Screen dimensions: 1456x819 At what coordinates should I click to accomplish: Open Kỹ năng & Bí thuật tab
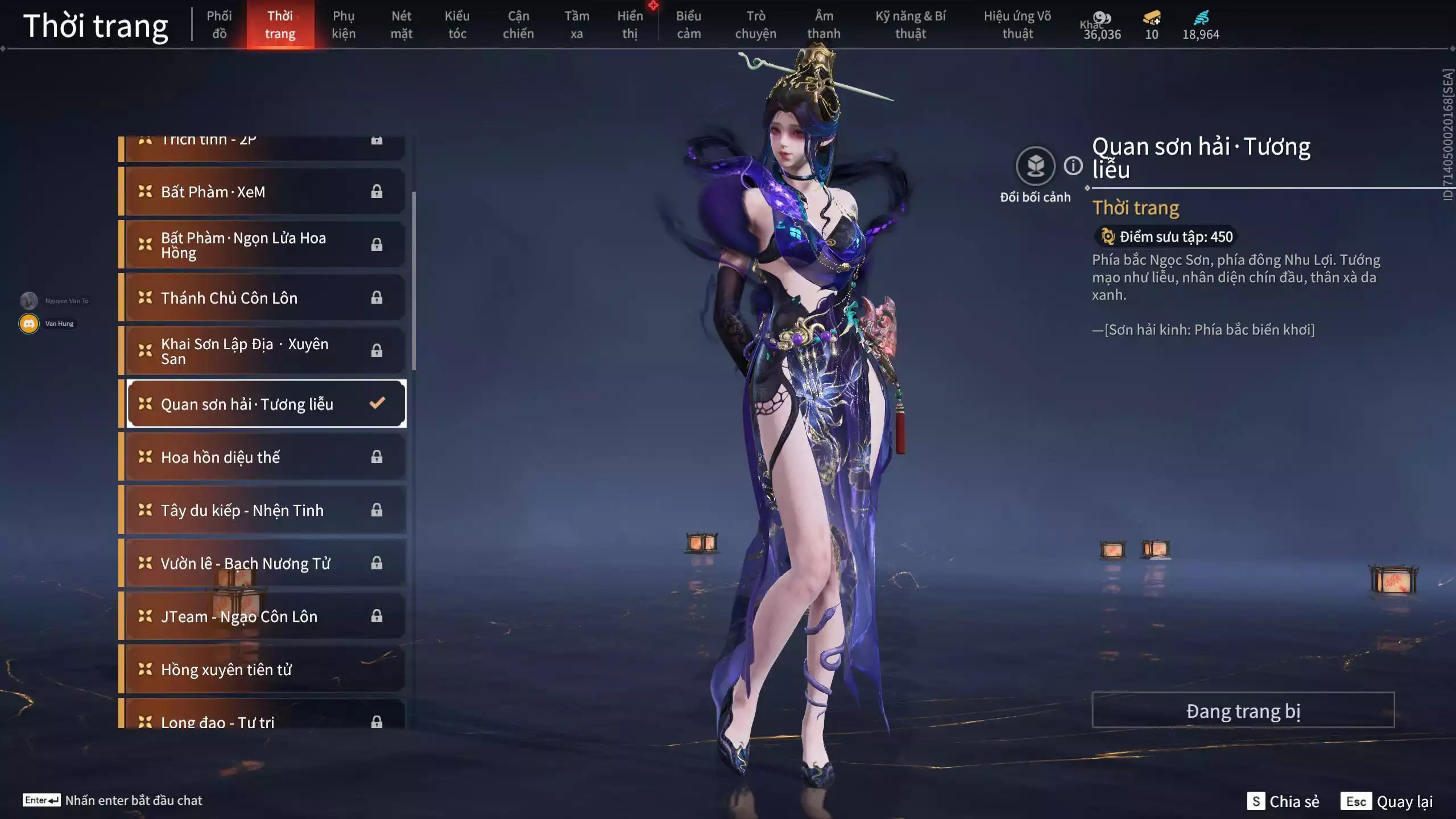[x=910, y=25]
